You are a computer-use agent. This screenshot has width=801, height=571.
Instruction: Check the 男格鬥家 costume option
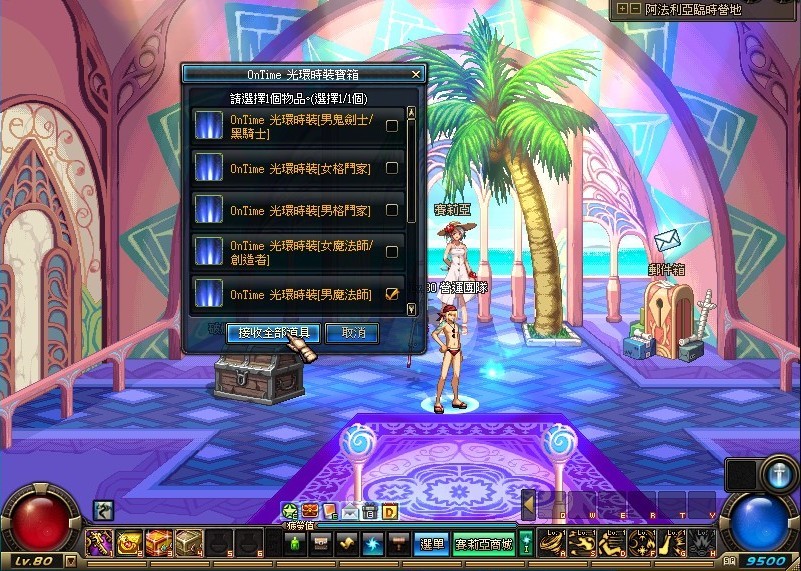(x=392, y=210)
